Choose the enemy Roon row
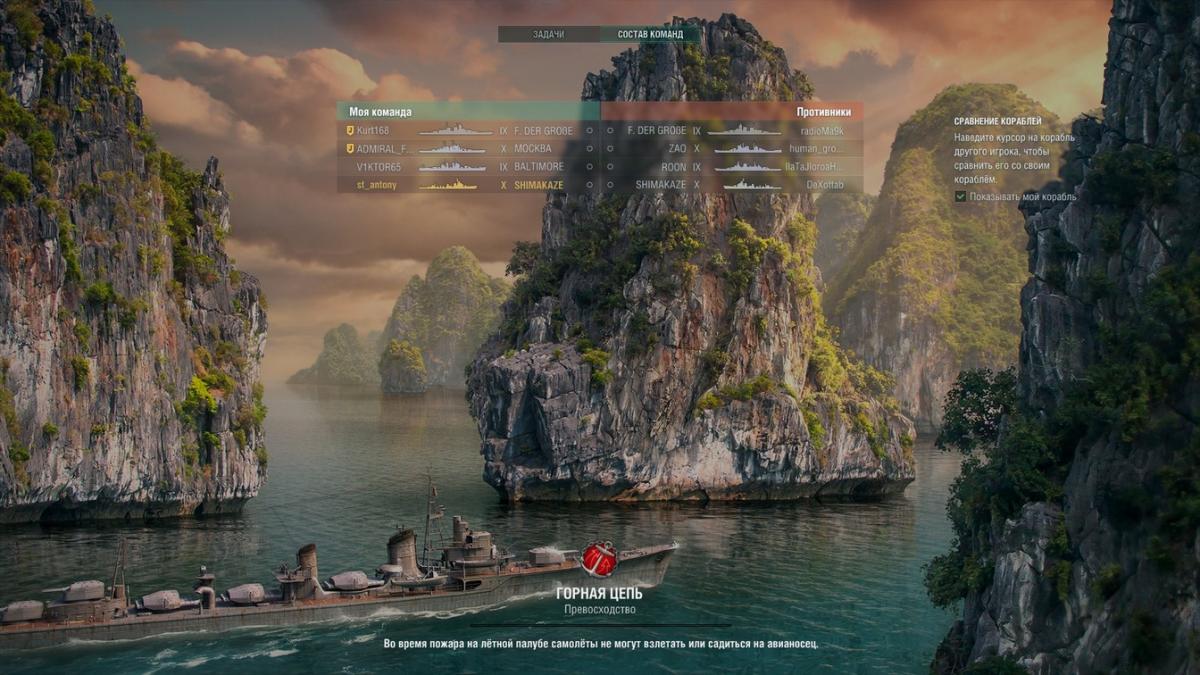Image resolution: width=1200 pixels, height=675 pixels. (732, 167)
